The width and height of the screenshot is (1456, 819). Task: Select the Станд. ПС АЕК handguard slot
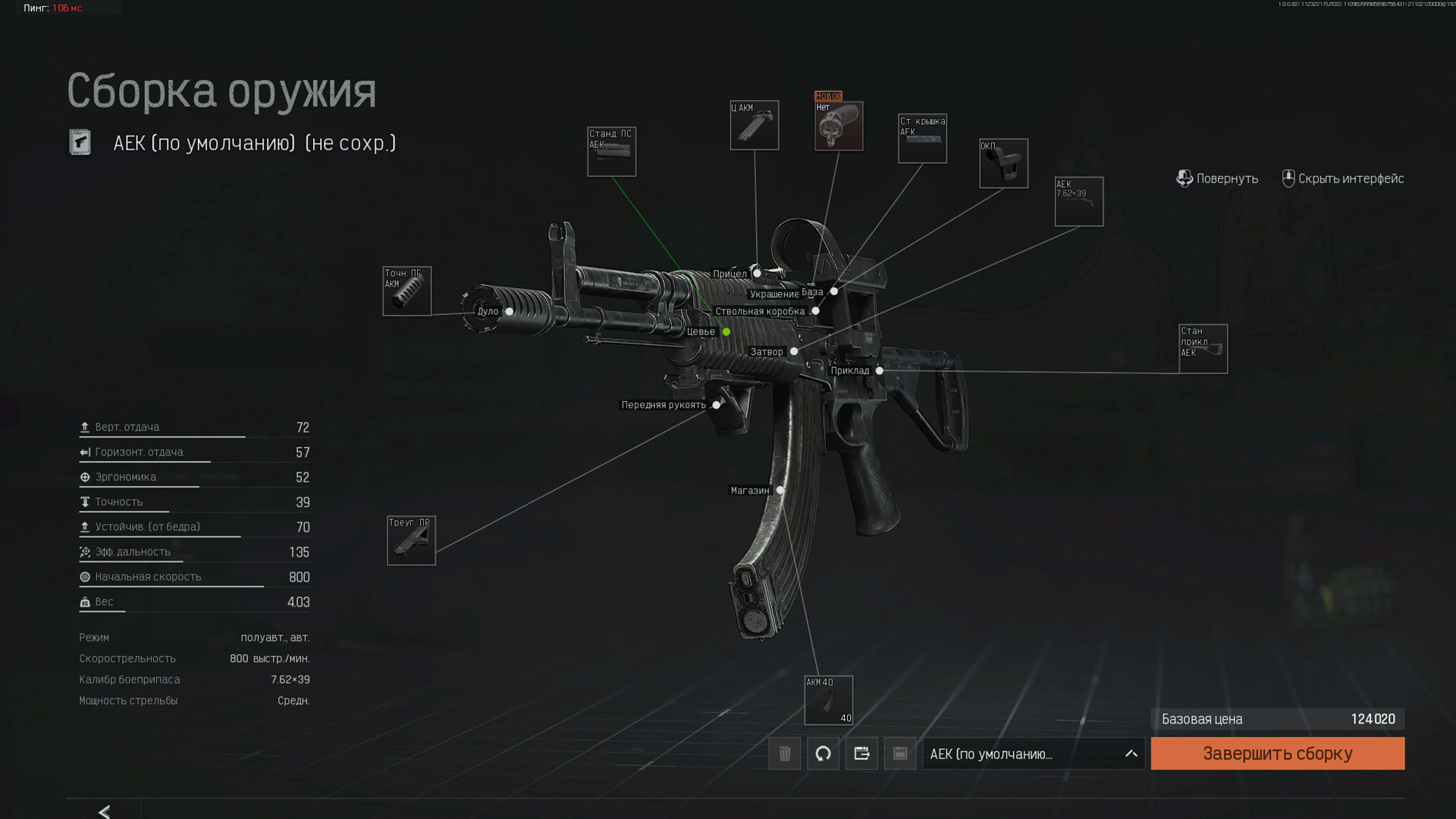pos(611,152)
